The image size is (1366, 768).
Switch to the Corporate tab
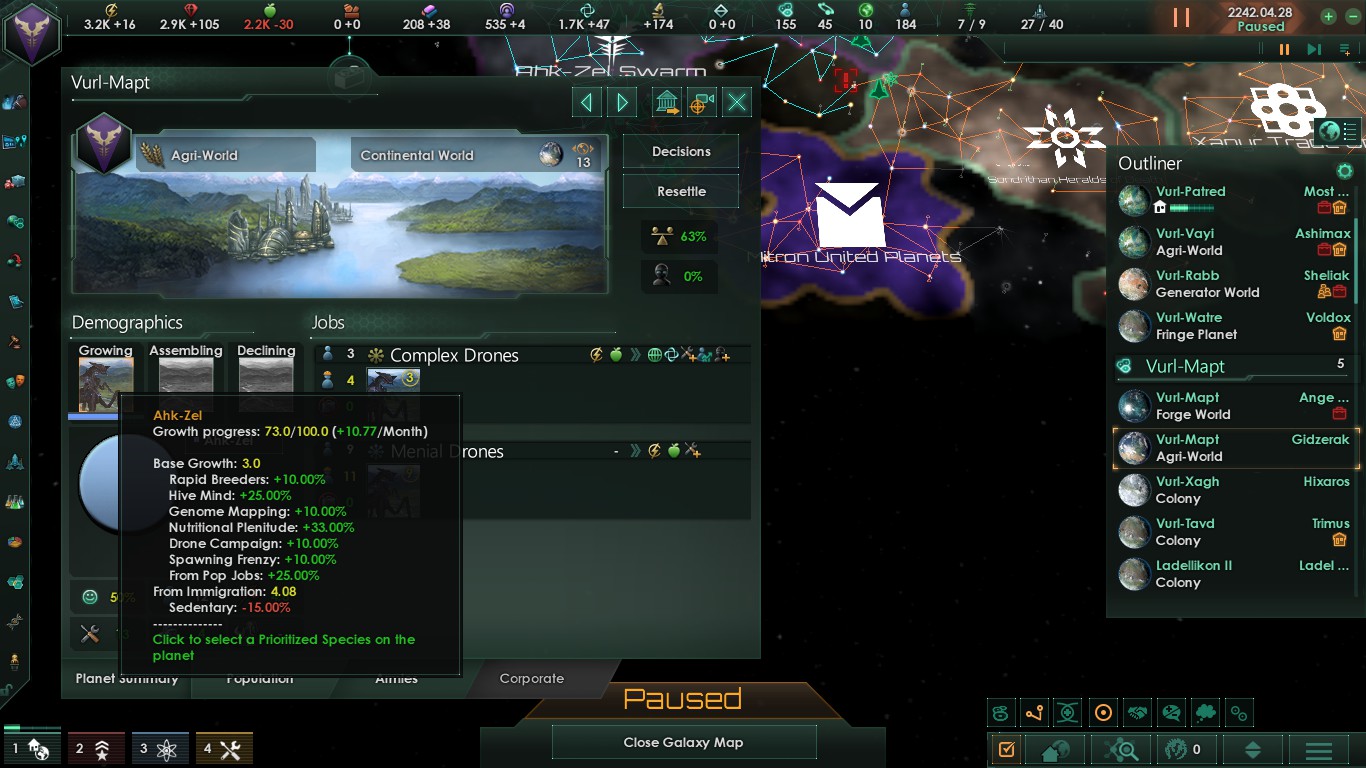click(531, 679)
